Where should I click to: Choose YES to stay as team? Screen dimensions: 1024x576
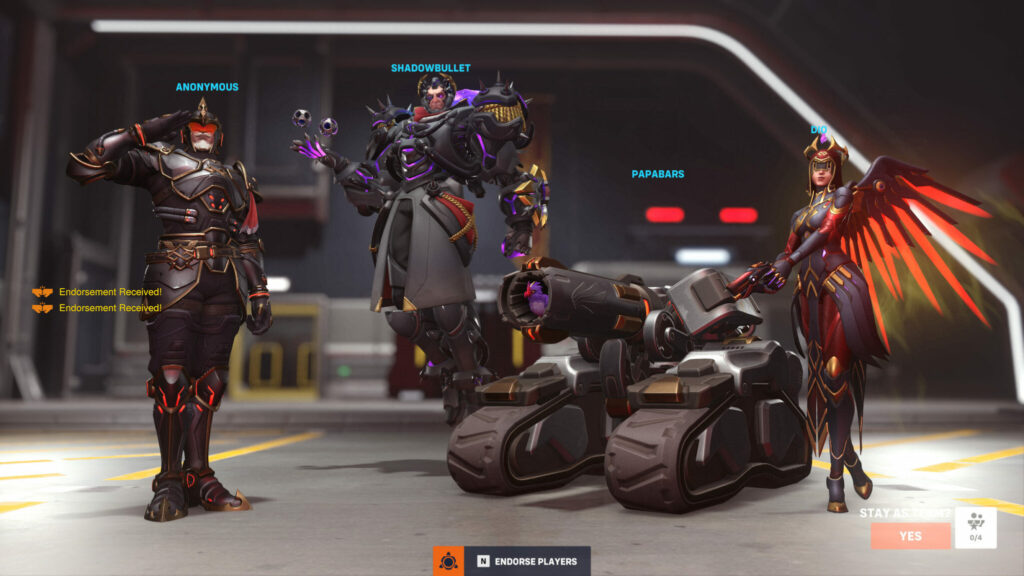(x=910, y=536)
